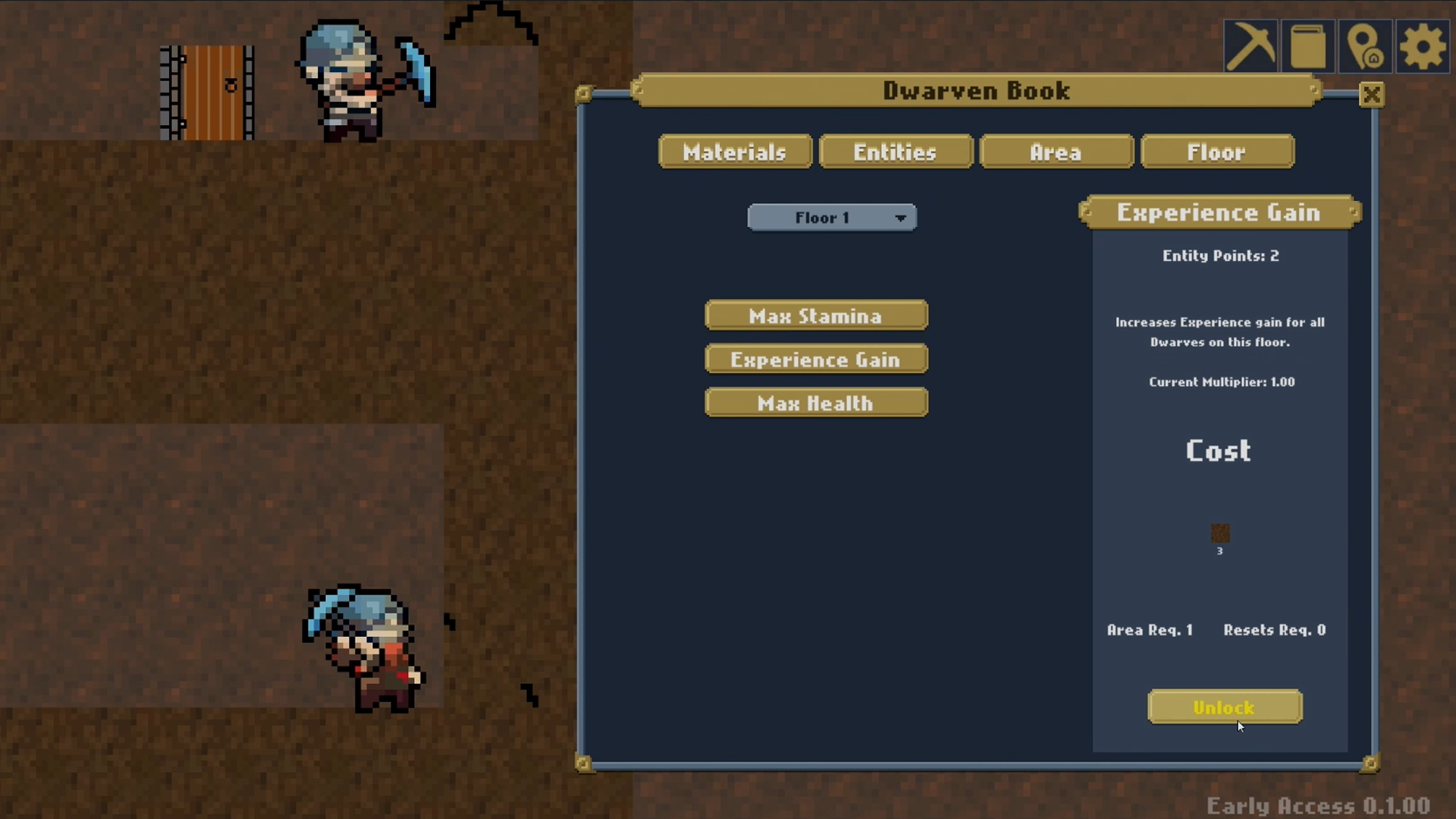
Task: Expand the floor selection arrow
Action: click(901, 218)
